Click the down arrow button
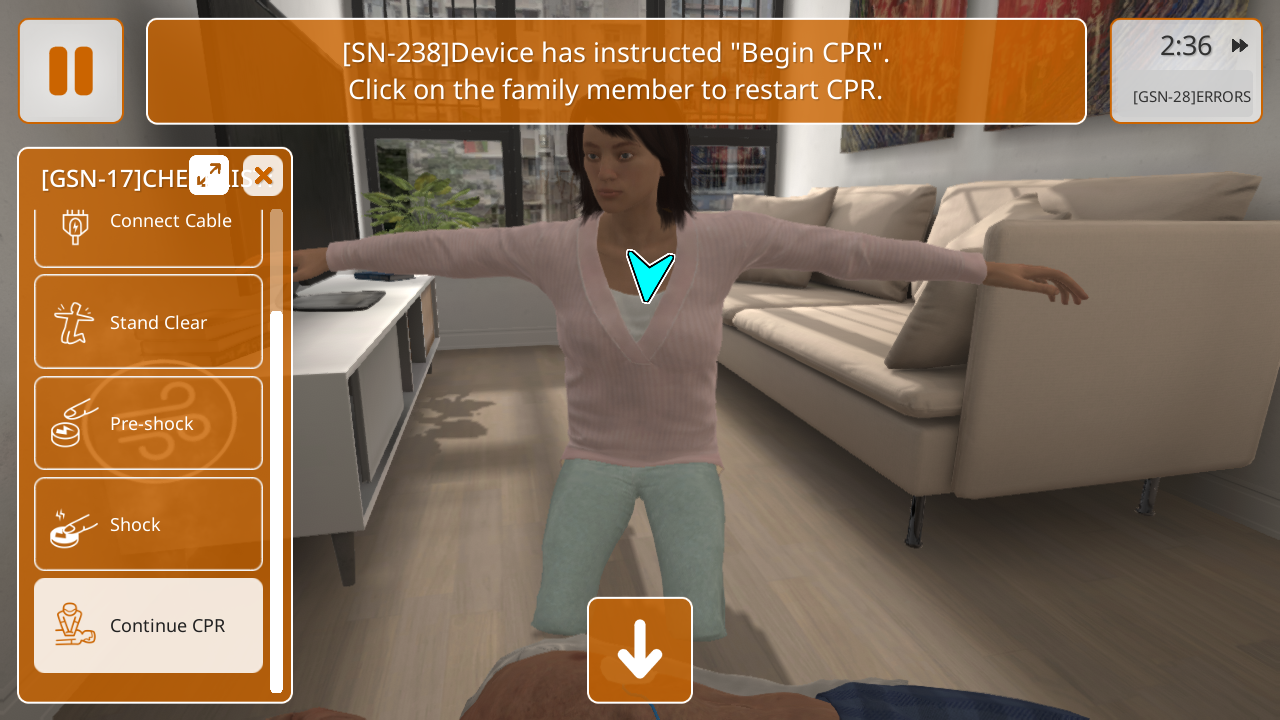Screen dimensions: 1280x720 (640, 650)
